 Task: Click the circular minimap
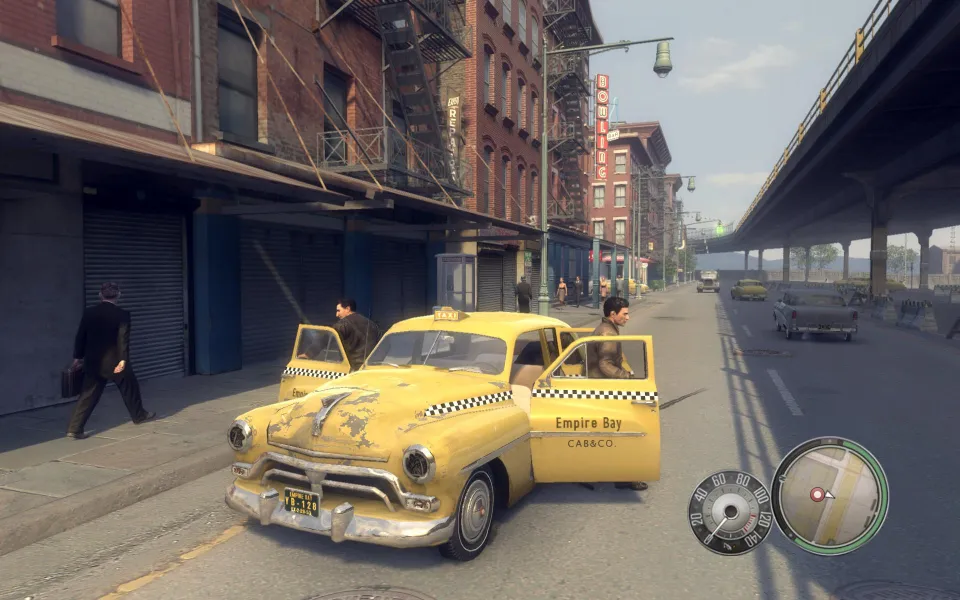coord(829,495)
